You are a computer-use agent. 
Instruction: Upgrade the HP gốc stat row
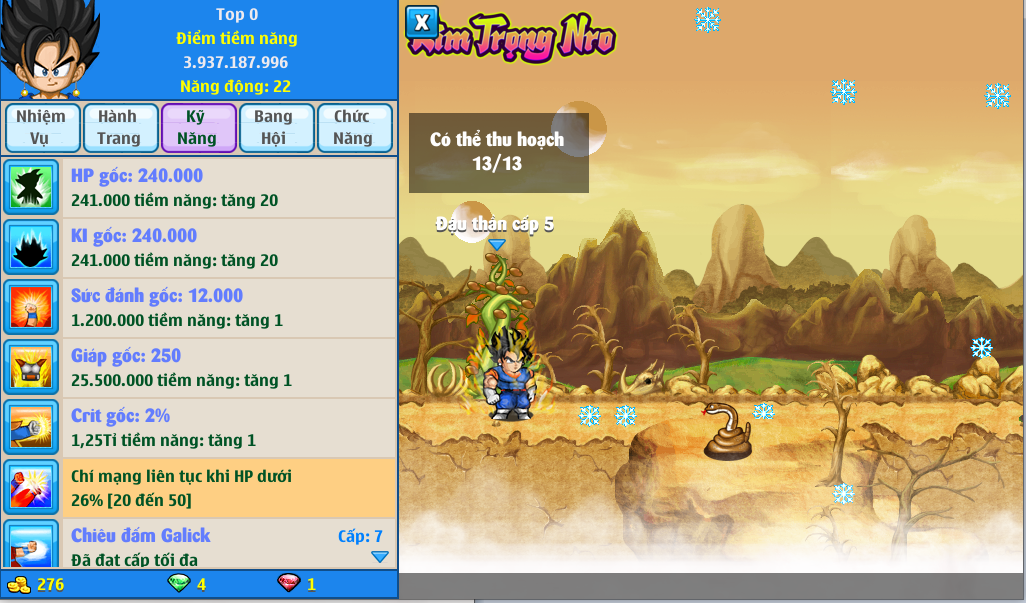(200, 188)
